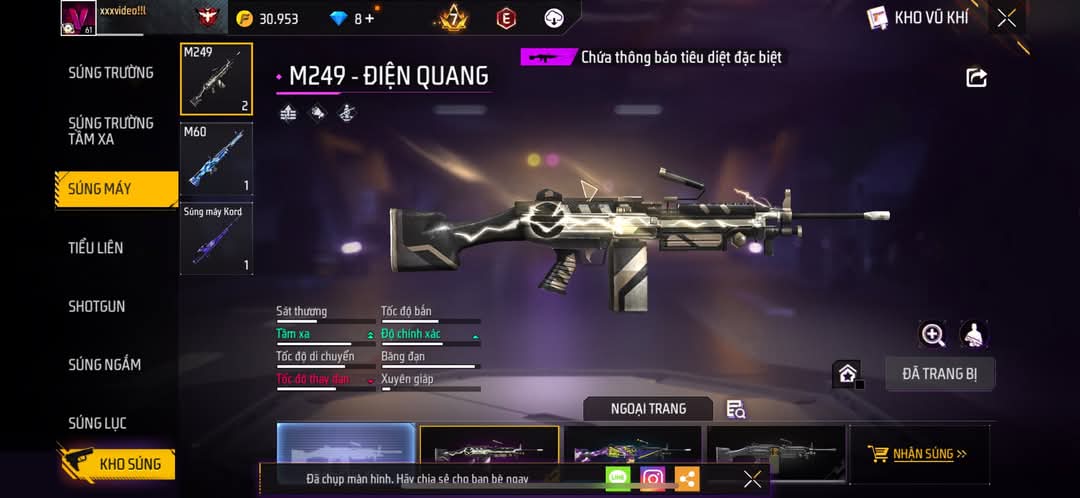Show the Súng Ngắm category

click(x=104, y=365)
